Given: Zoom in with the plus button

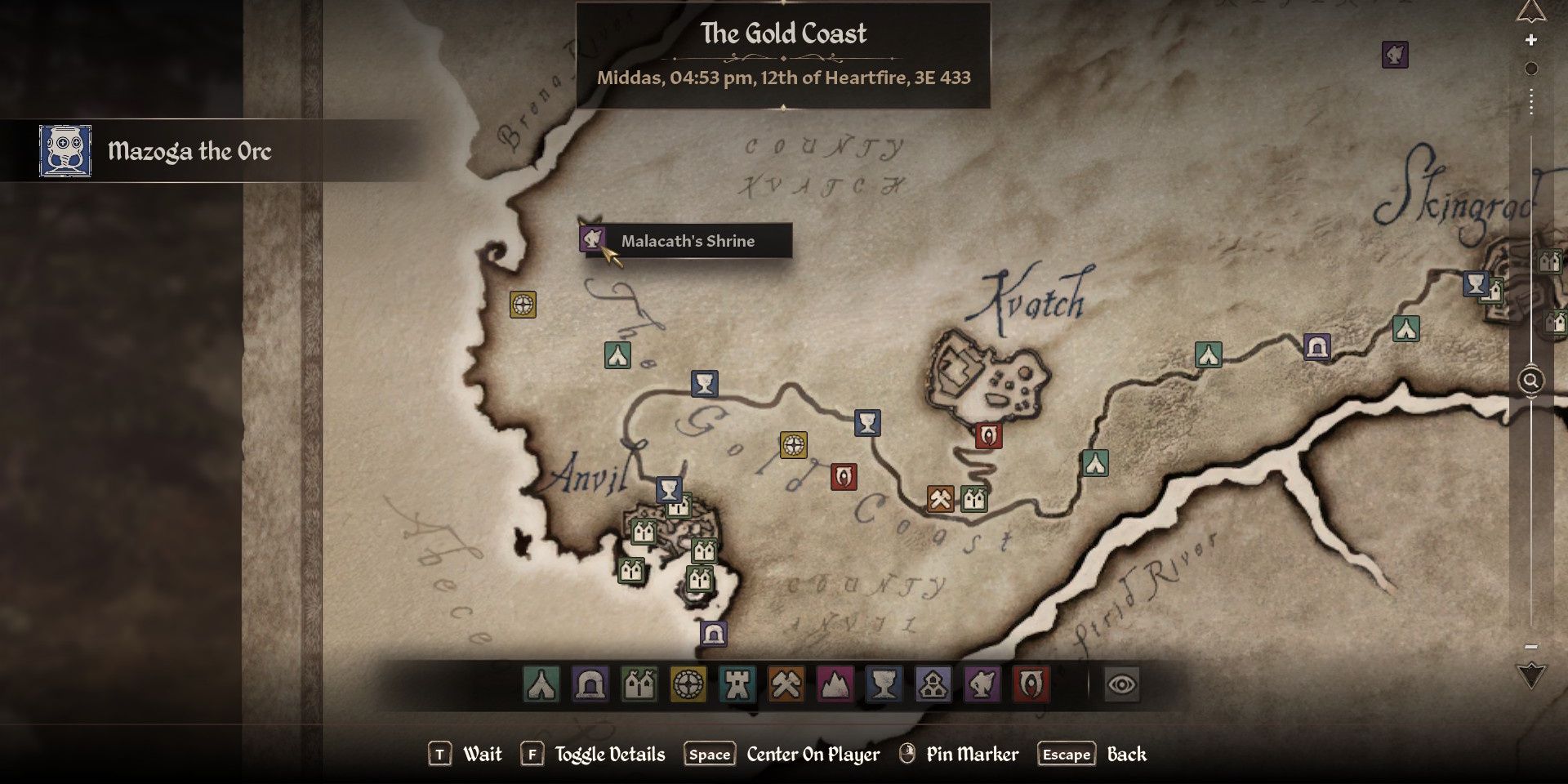Looking at the screenshot, I should pyautogui.click(x=1531, y=40).
